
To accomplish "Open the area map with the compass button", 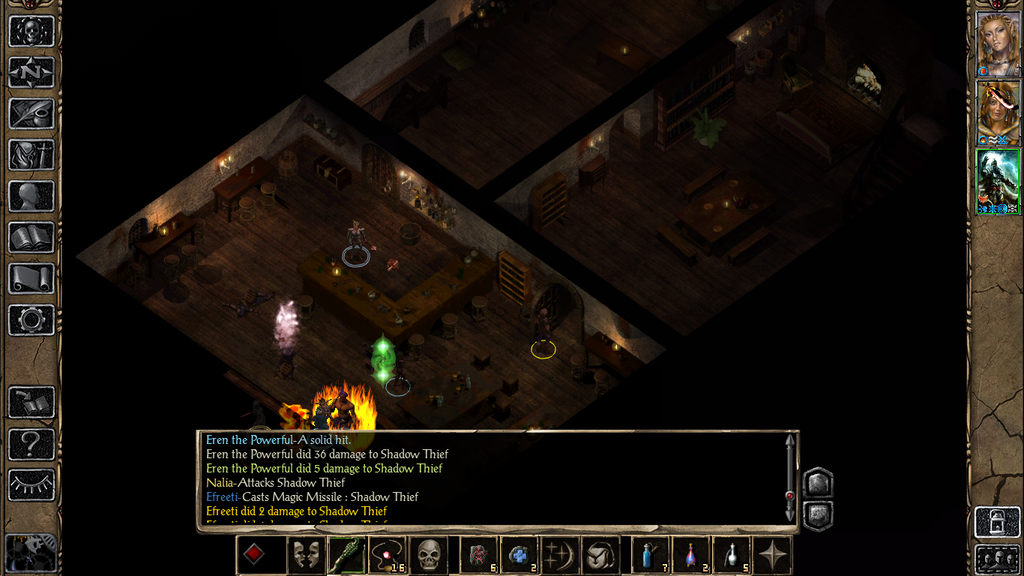I will click(x=31, y=72).
